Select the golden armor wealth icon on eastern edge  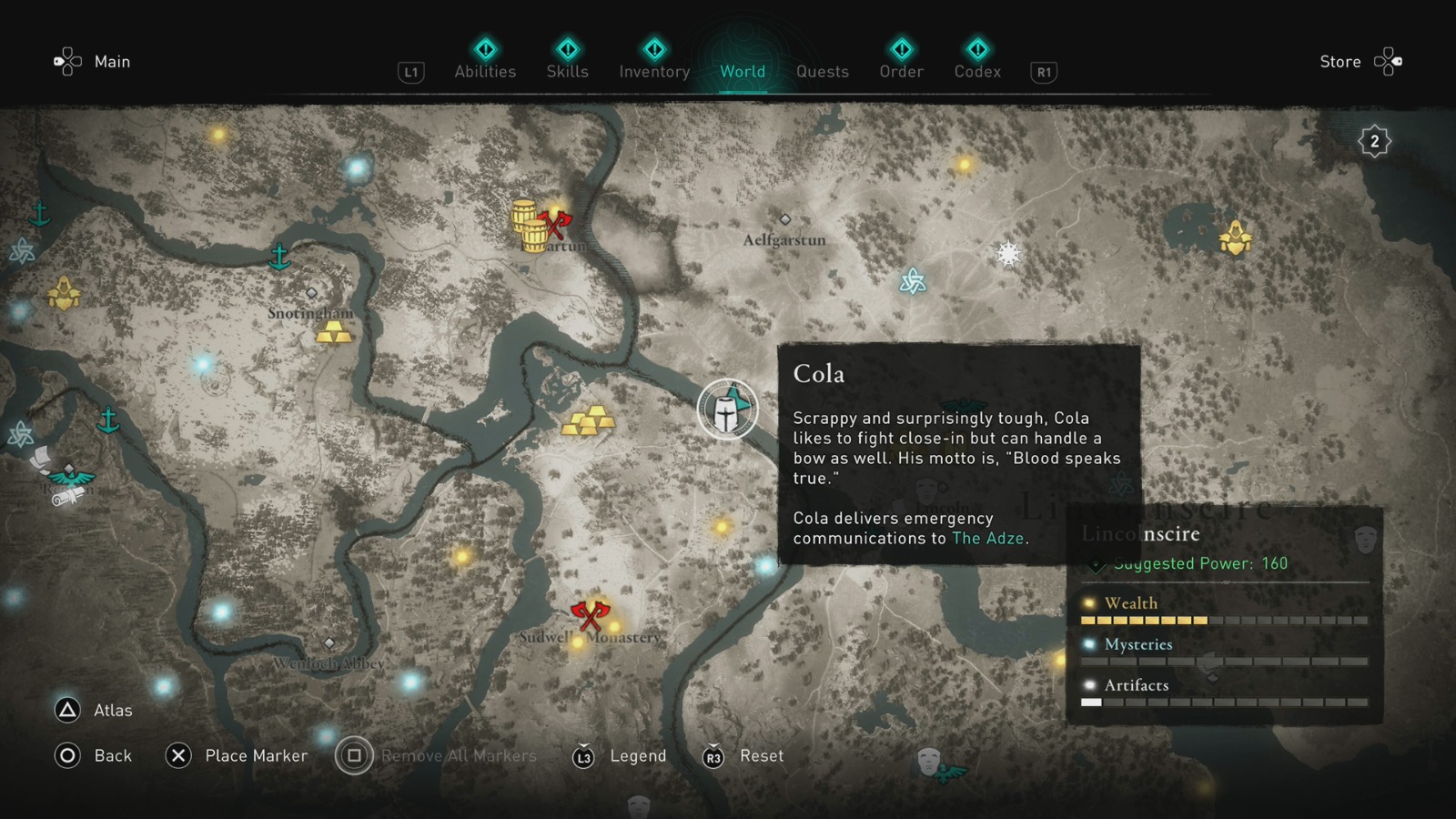pos(1234,238)
